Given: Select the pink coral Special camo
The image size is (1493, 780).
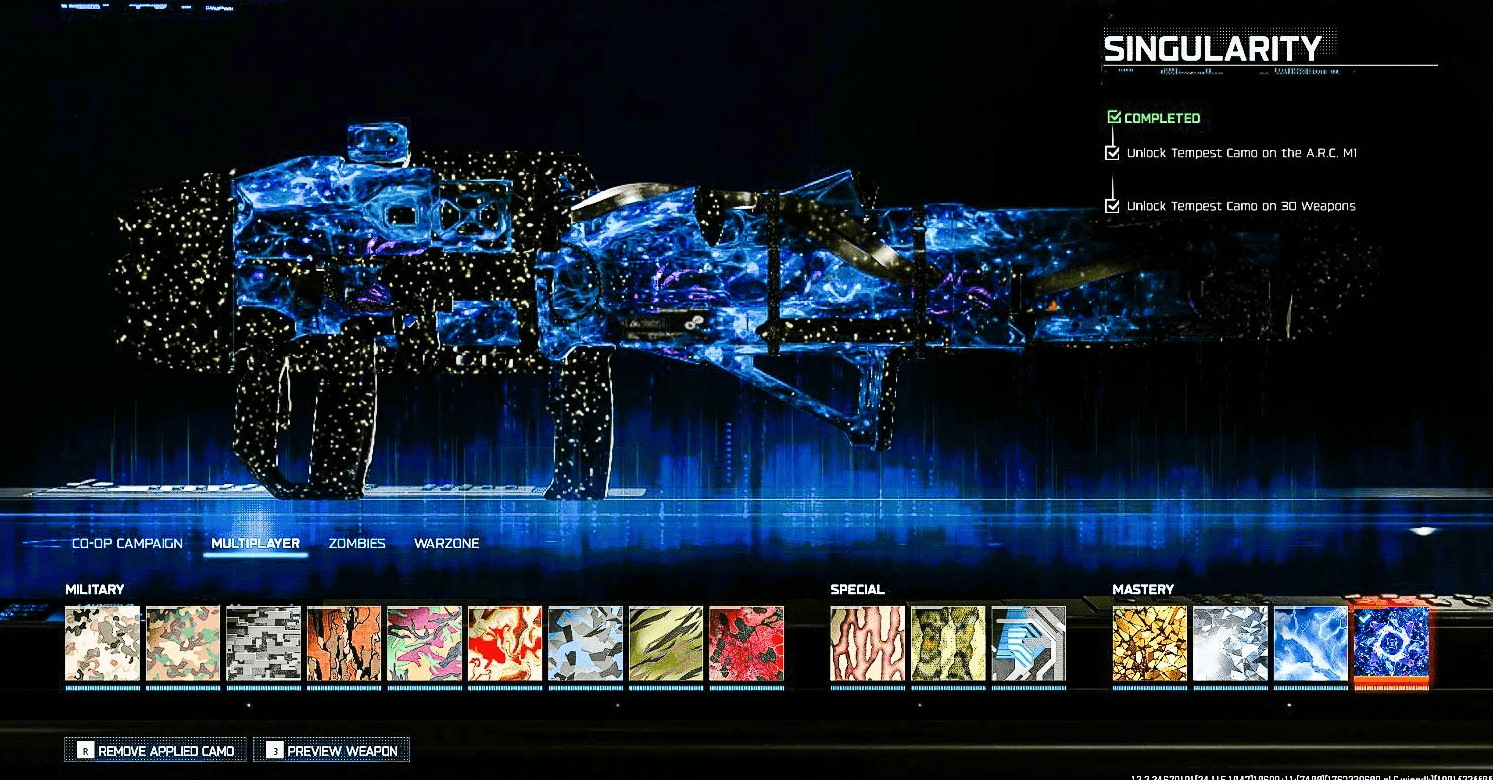Looking at the screenshot, I should coord(867,644).
